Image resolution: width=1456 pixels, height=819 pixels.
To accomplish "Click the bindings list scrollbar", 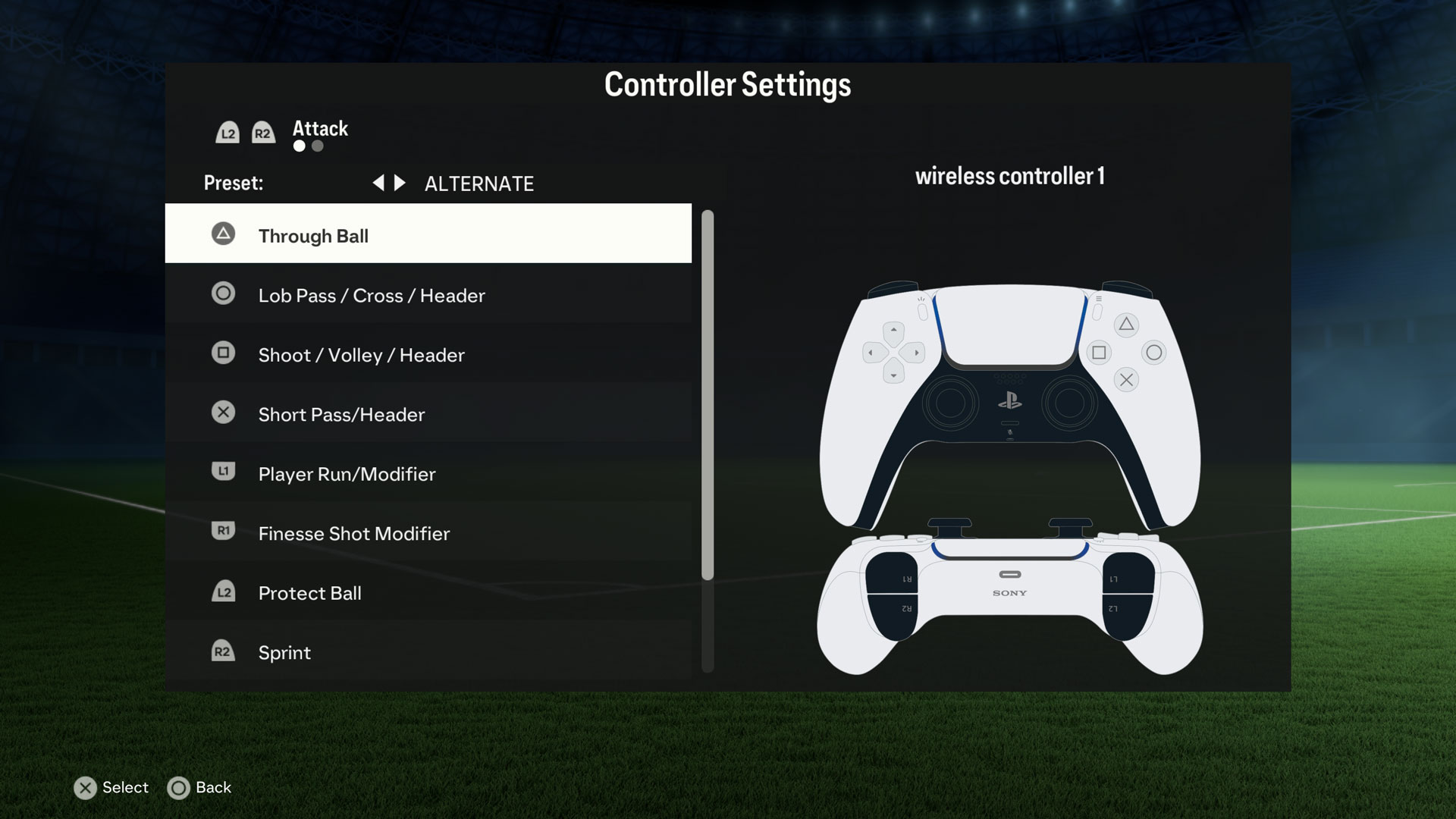I will click(x=708, y=394).
